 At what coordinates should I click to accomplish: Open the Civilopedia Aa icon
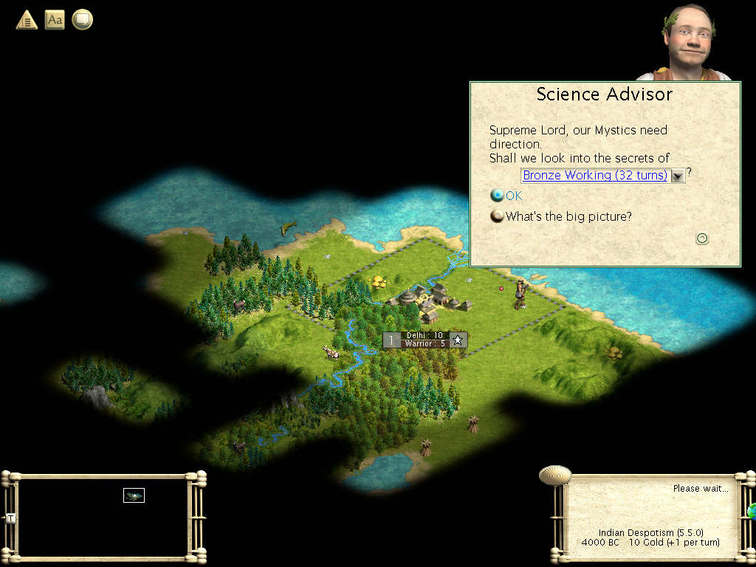point(55,19)
